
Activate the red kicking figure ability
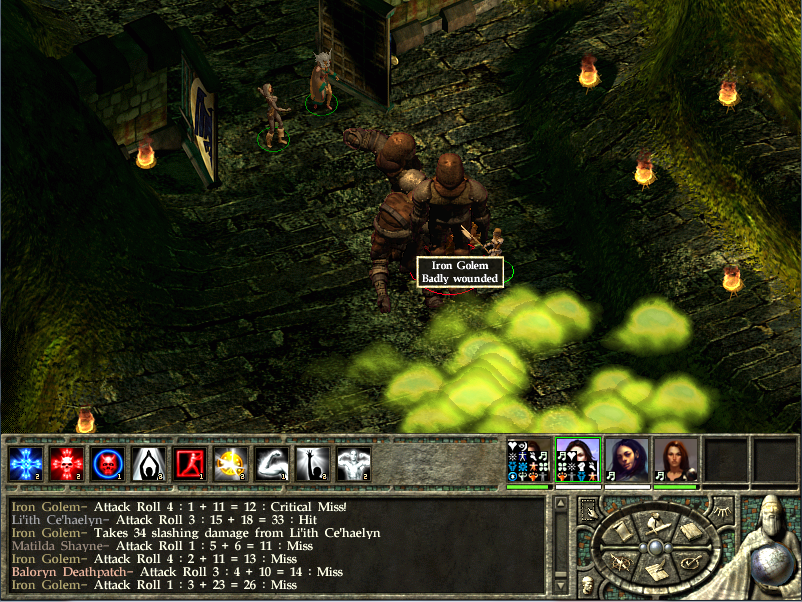(190, 464)
